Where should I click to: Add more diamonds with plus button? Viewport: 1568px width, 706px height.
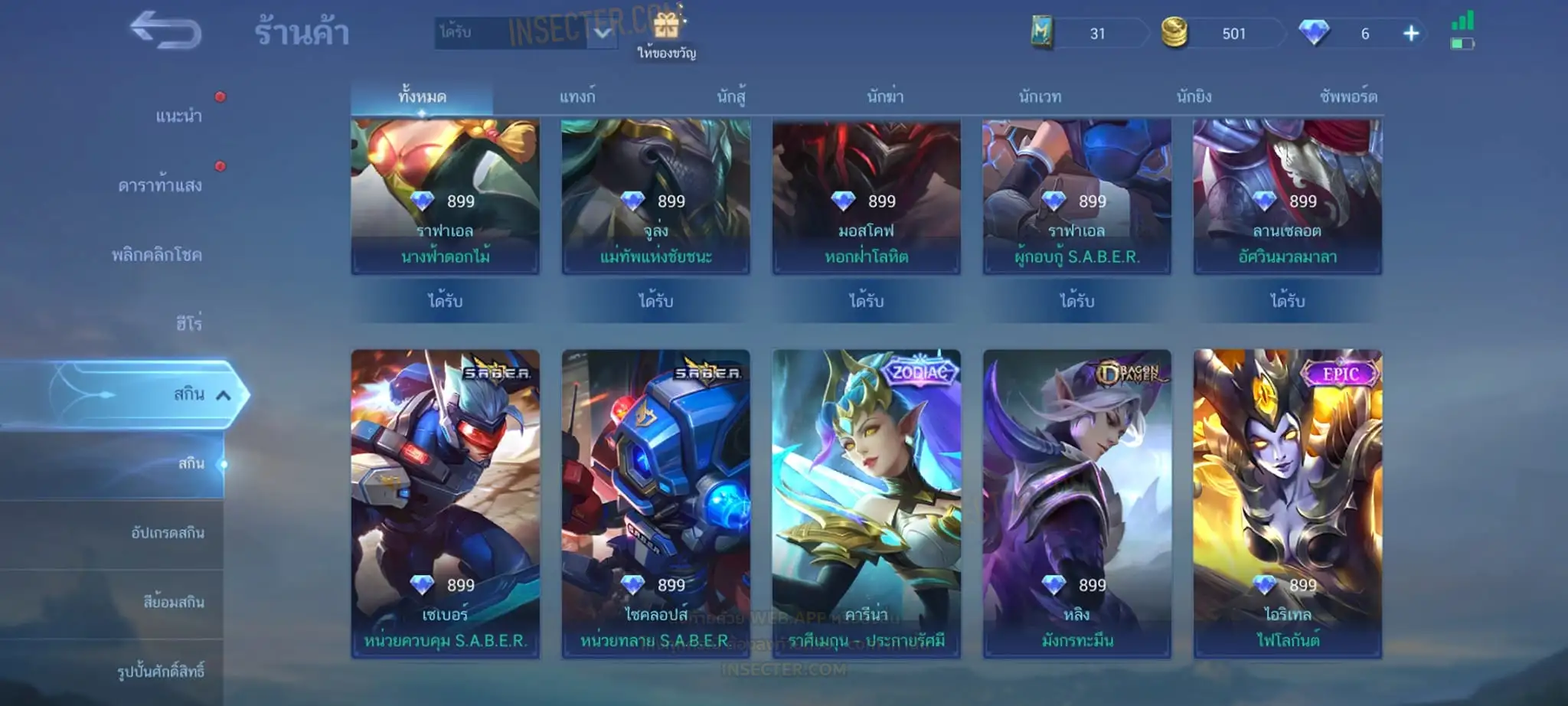[x=1411, y=34]
